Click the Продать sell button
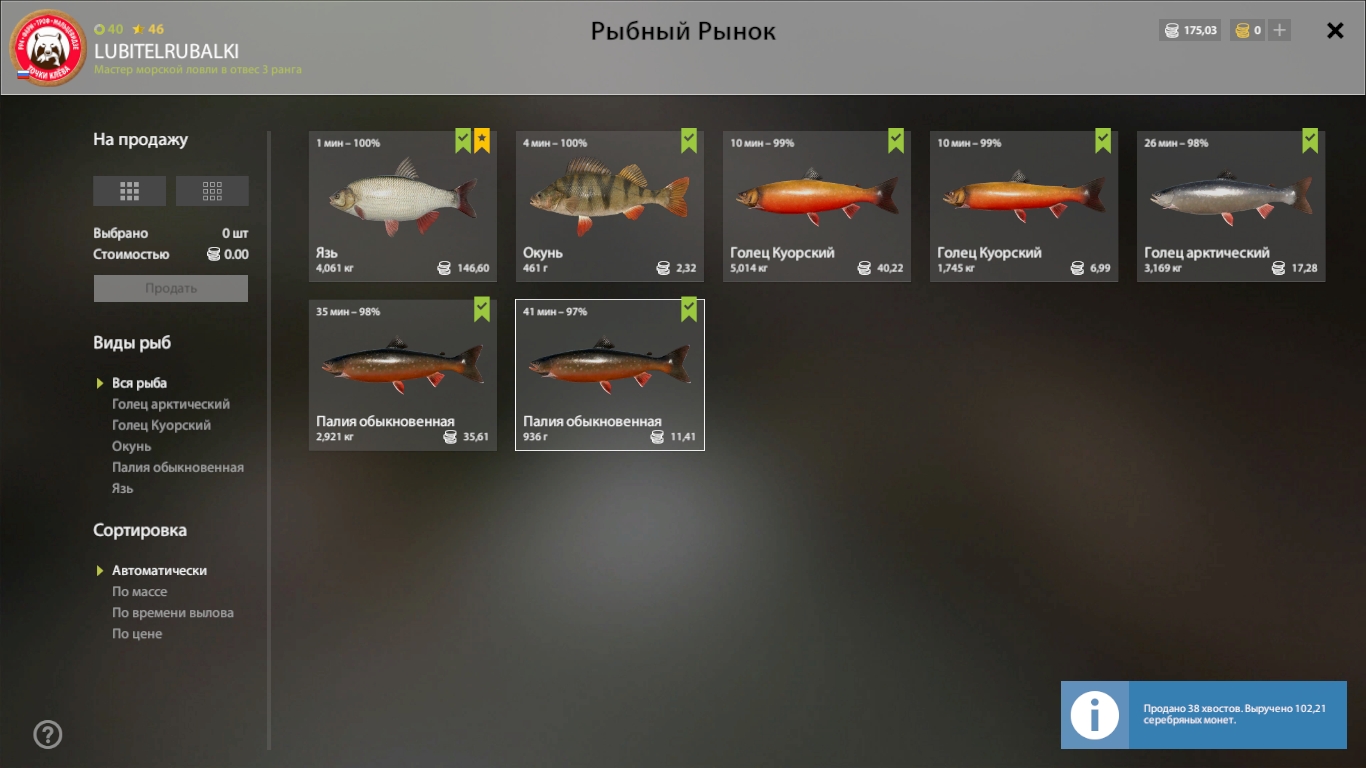Image resolution: width=1366 pixels, height=768 pixels. tap(171, 288)
